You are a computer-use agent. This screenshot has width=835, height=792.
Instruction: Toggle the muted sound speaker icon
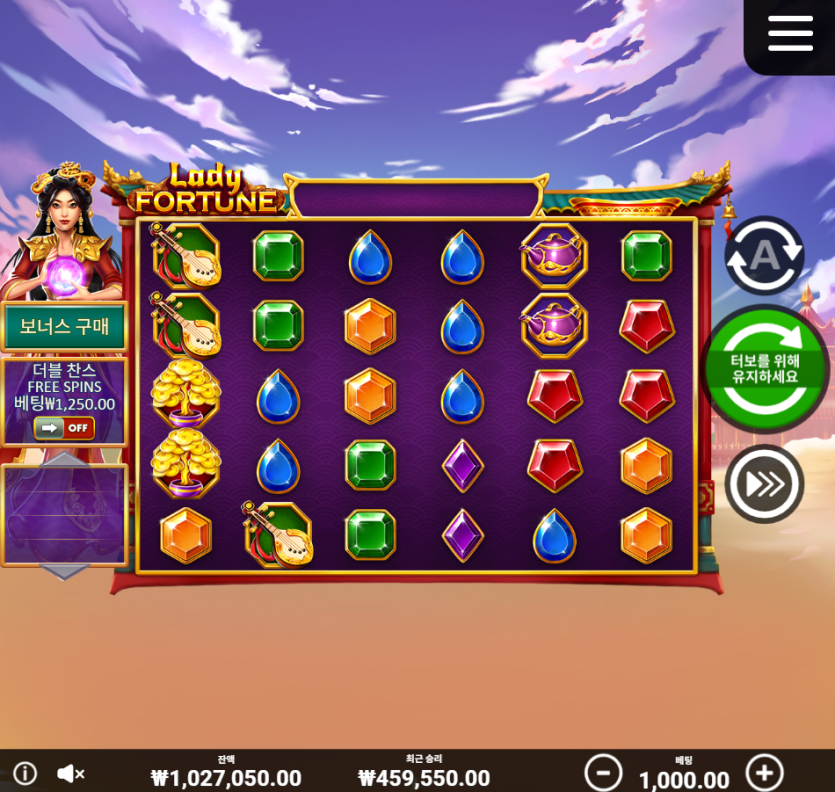70,773
